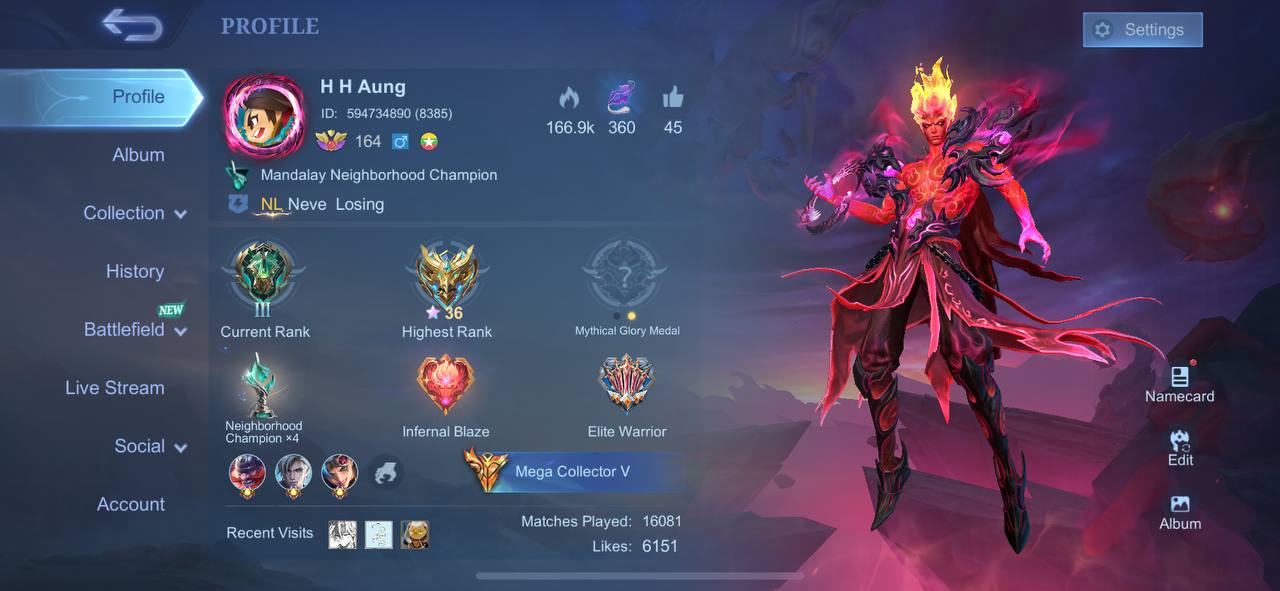Viewport: 1280px width, 591px height.
Task: Open the History tab
Action: tap(135, 271)
